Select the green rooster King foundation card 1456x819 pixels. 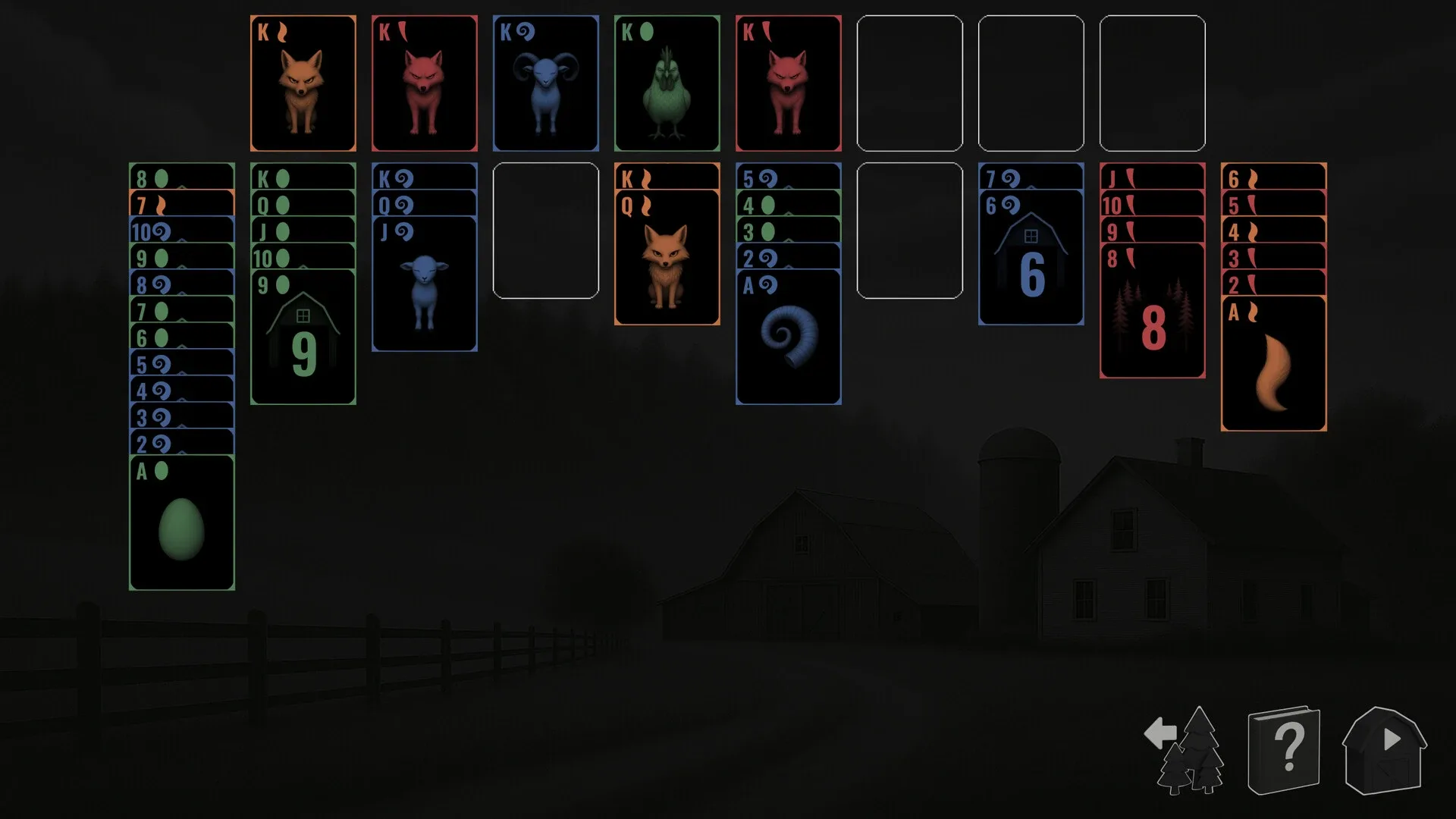click(x=667, y=83)
